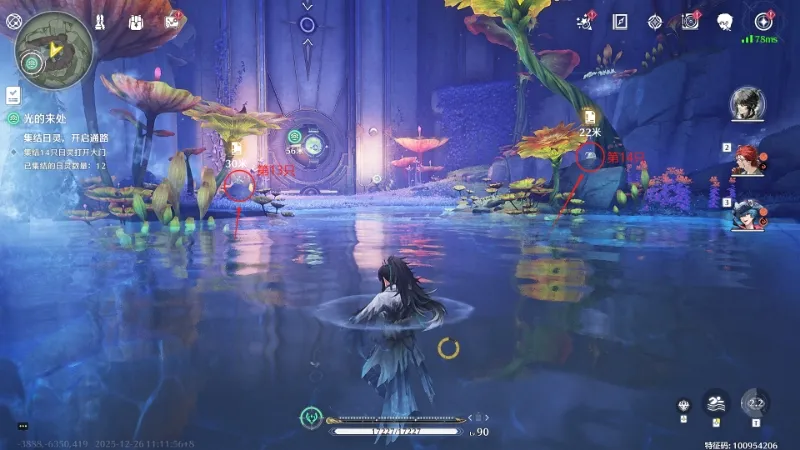This screenshot has width=800, height=450.
Task: Click the emblem icon left of the minimap
Action: 14,21
